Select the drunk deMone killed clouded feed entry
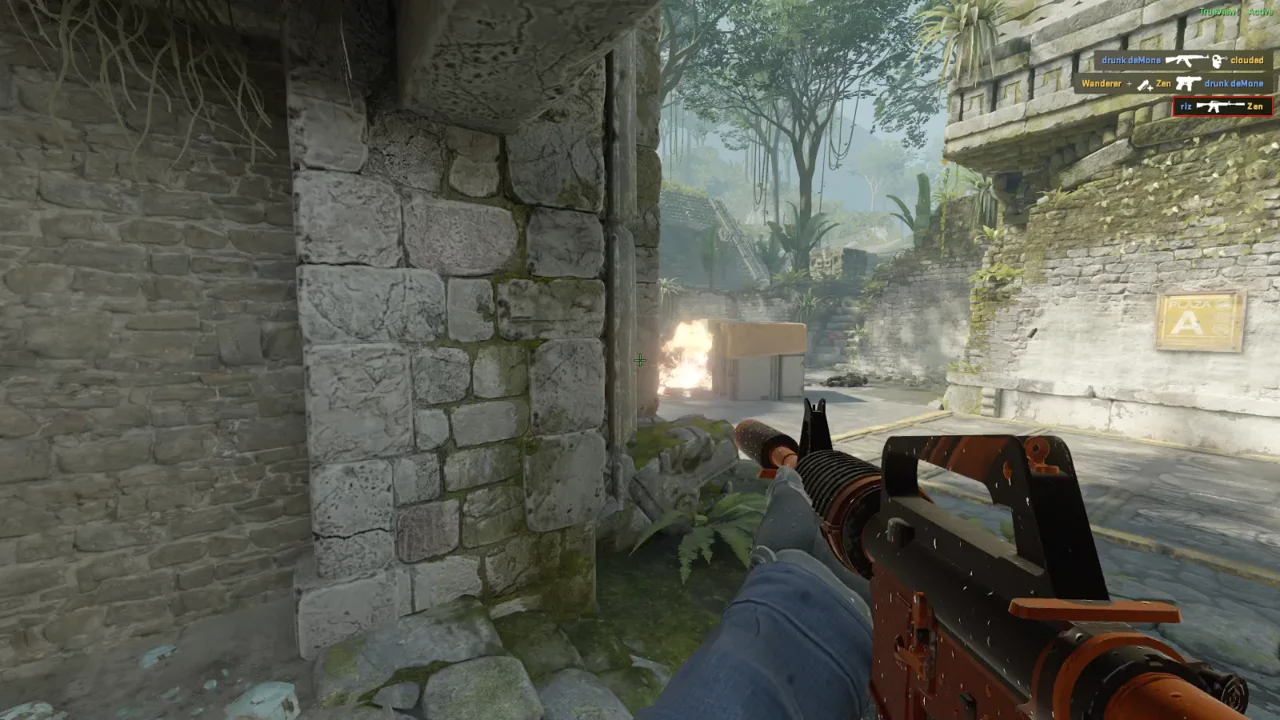 click(x=1183, y=60)
